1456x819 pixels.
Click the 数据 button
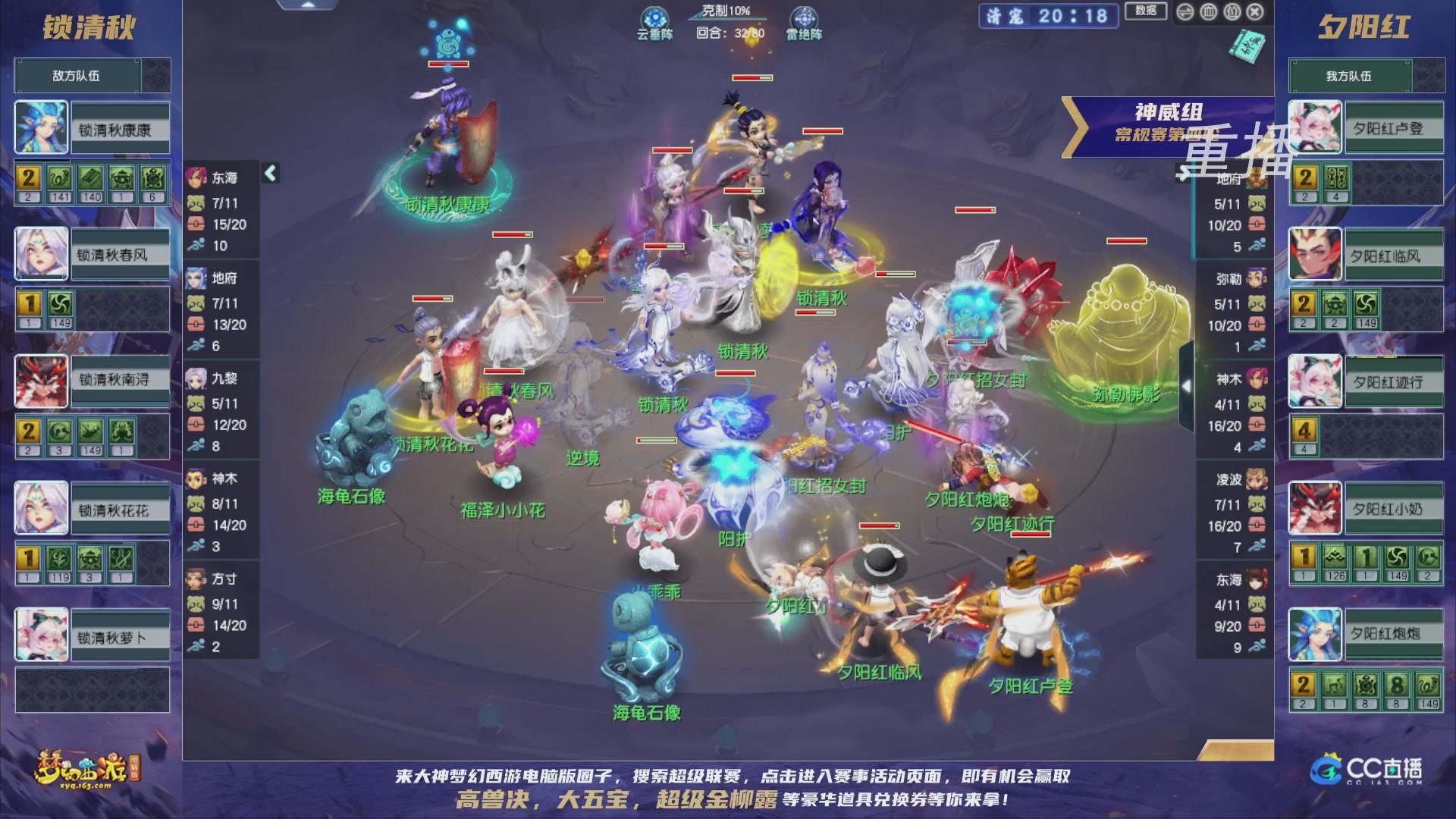(1146, 12)
